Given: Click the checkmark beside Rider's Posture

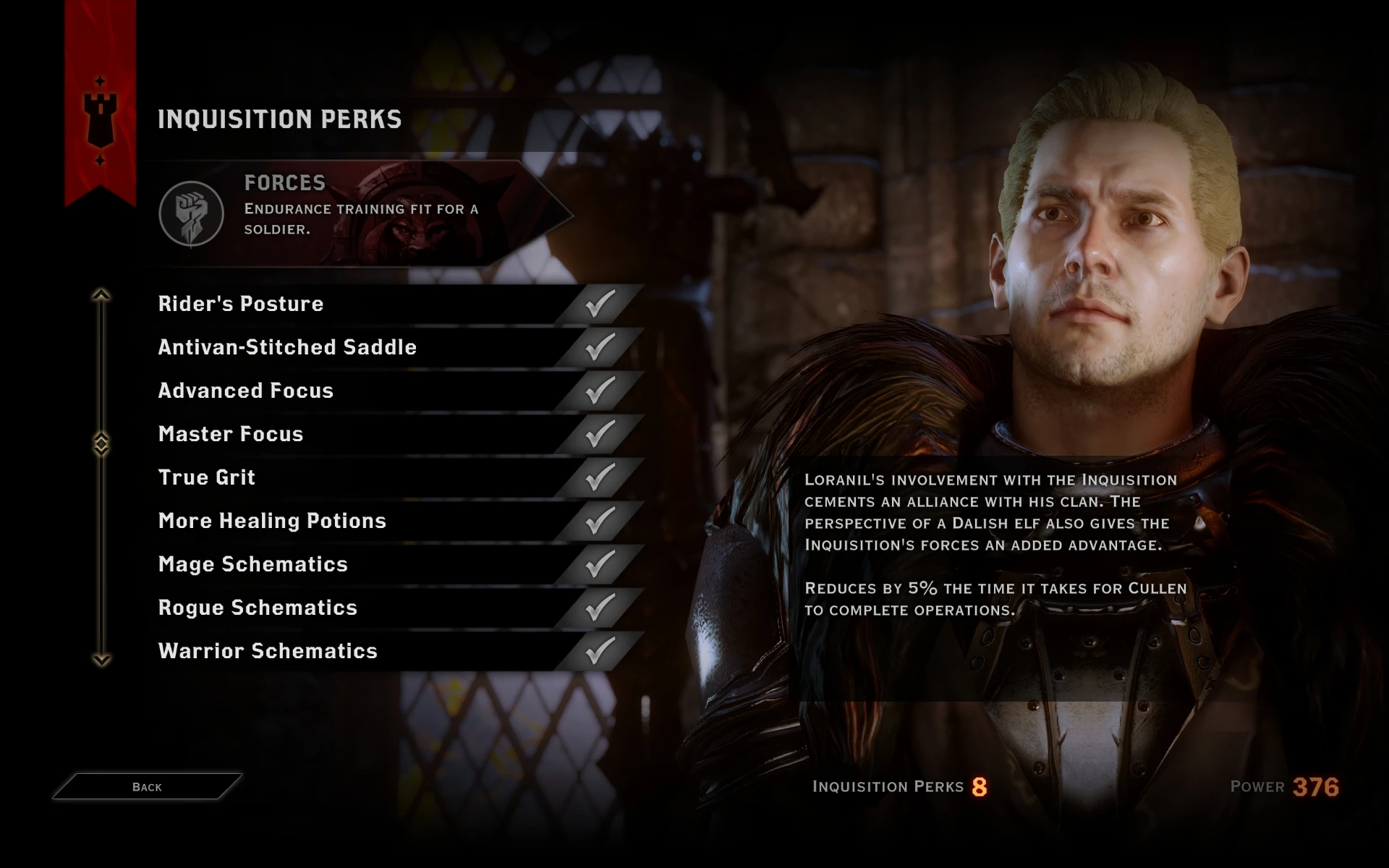Looking at the screenshot, I should click(598, 304).
